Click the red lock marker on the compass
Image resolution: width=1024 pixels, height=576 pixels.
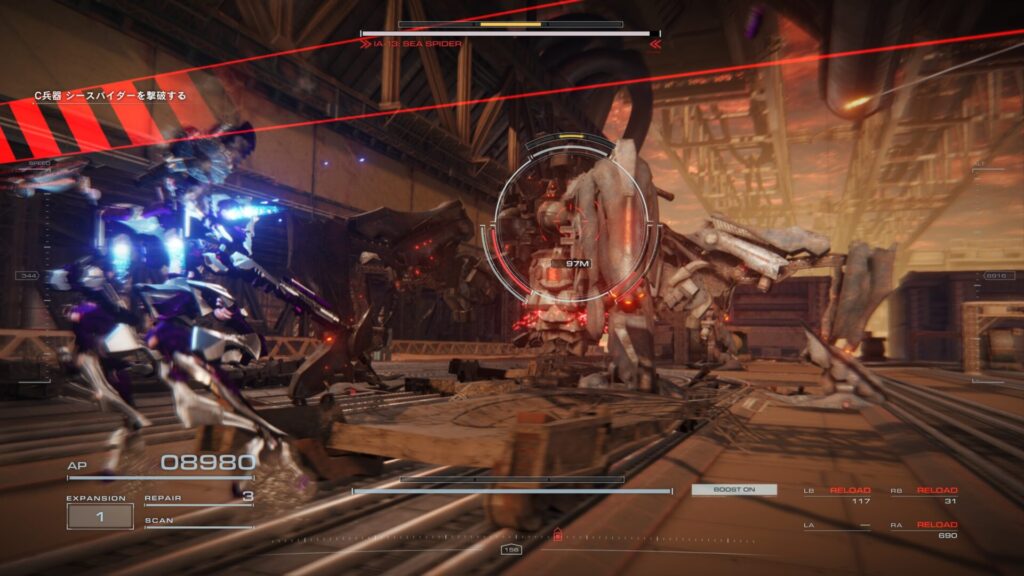[557, 534]
